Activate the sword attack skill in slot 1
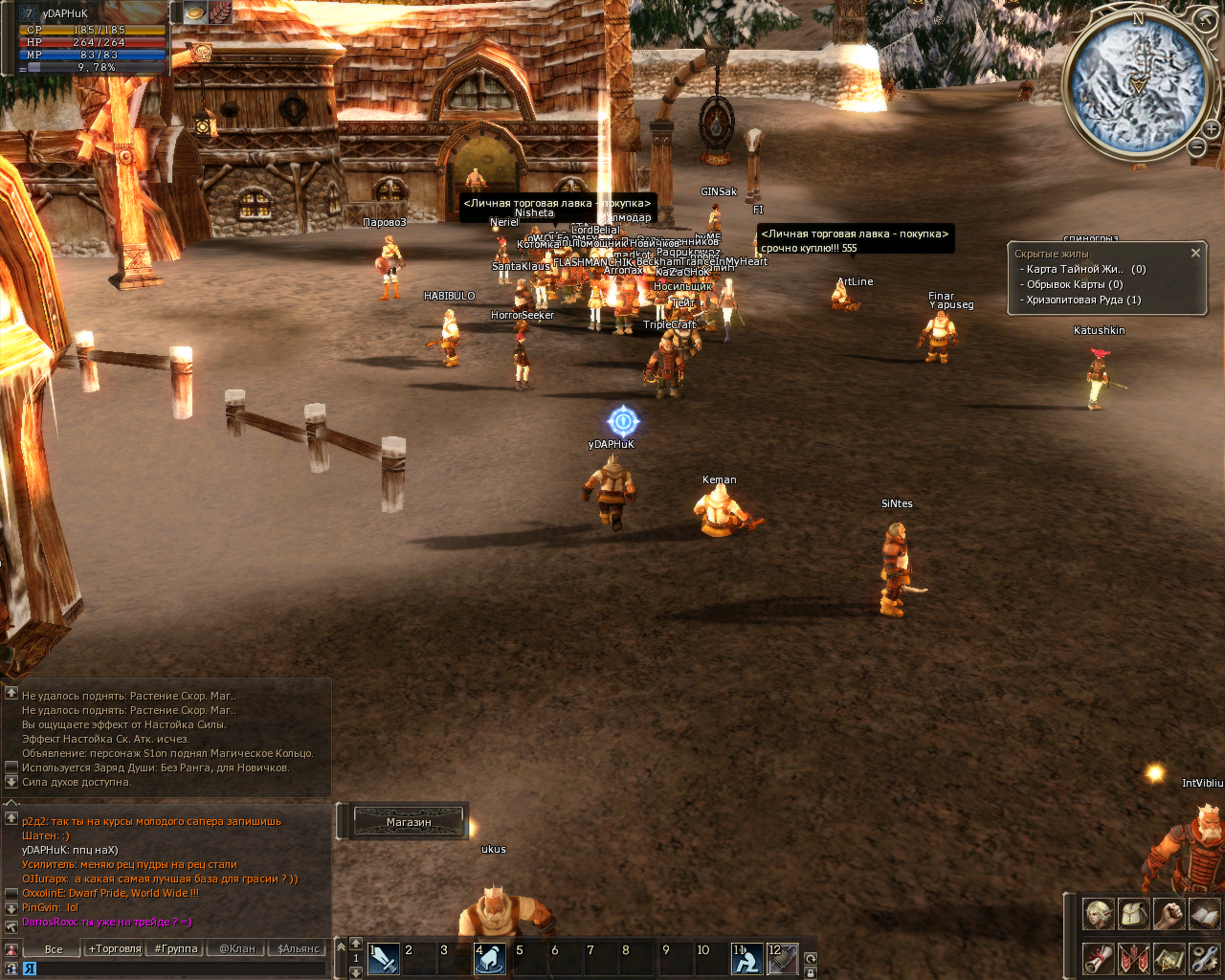1225x980 pixels. coord(383,958)
